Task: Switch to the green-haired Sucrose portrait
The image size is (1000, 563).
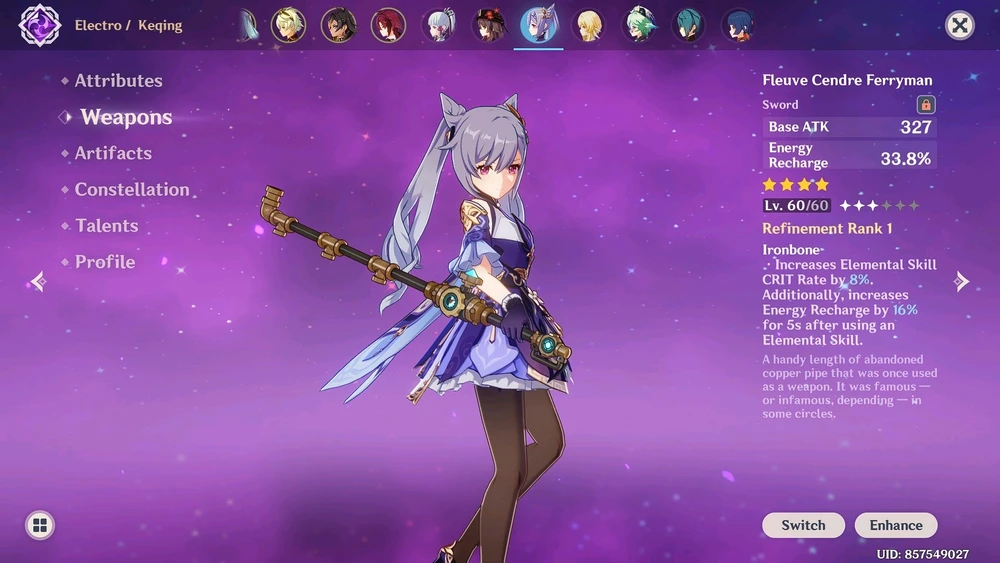Action: 639,25
